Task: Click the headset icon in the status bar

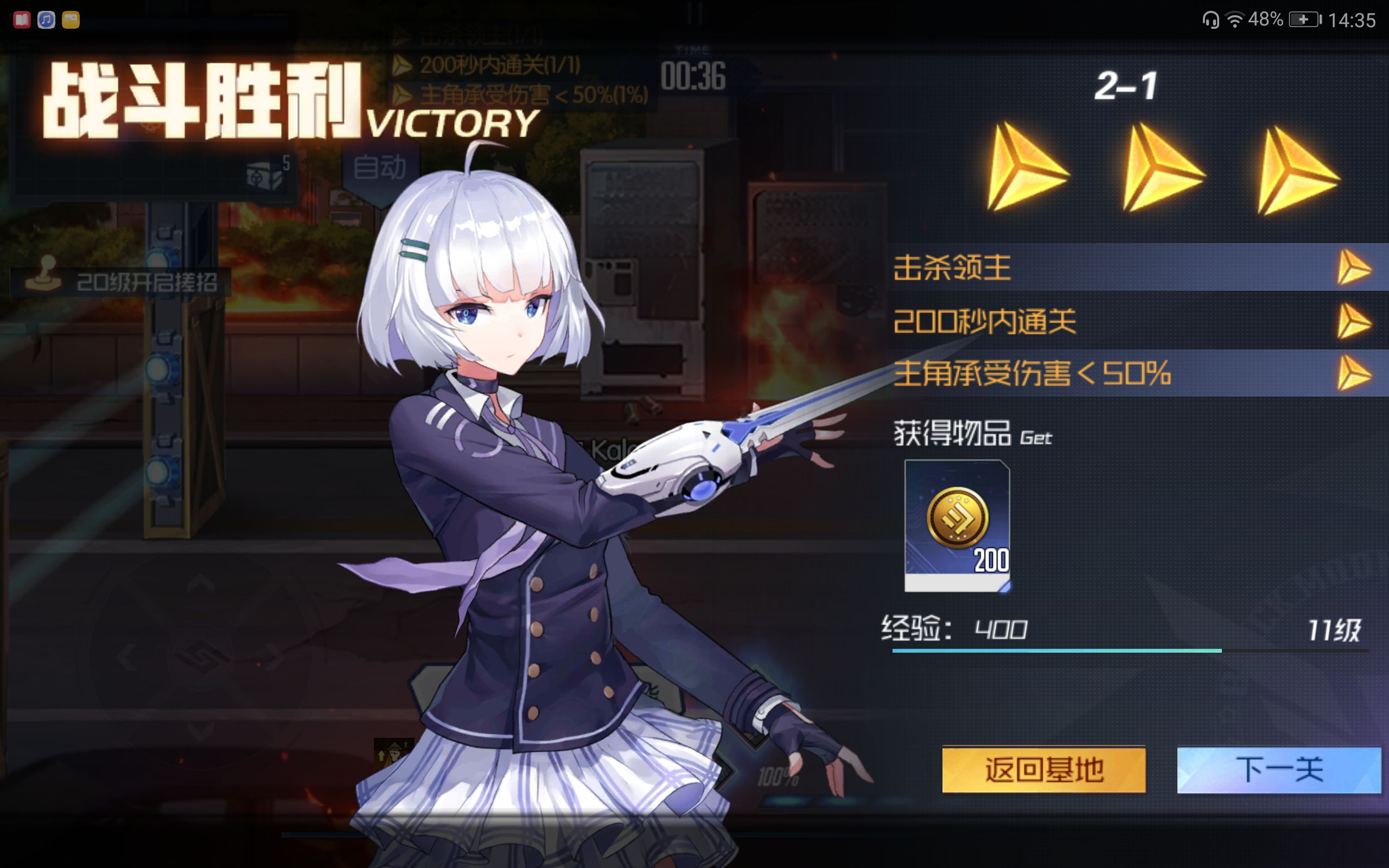Action: (1211, 20)
